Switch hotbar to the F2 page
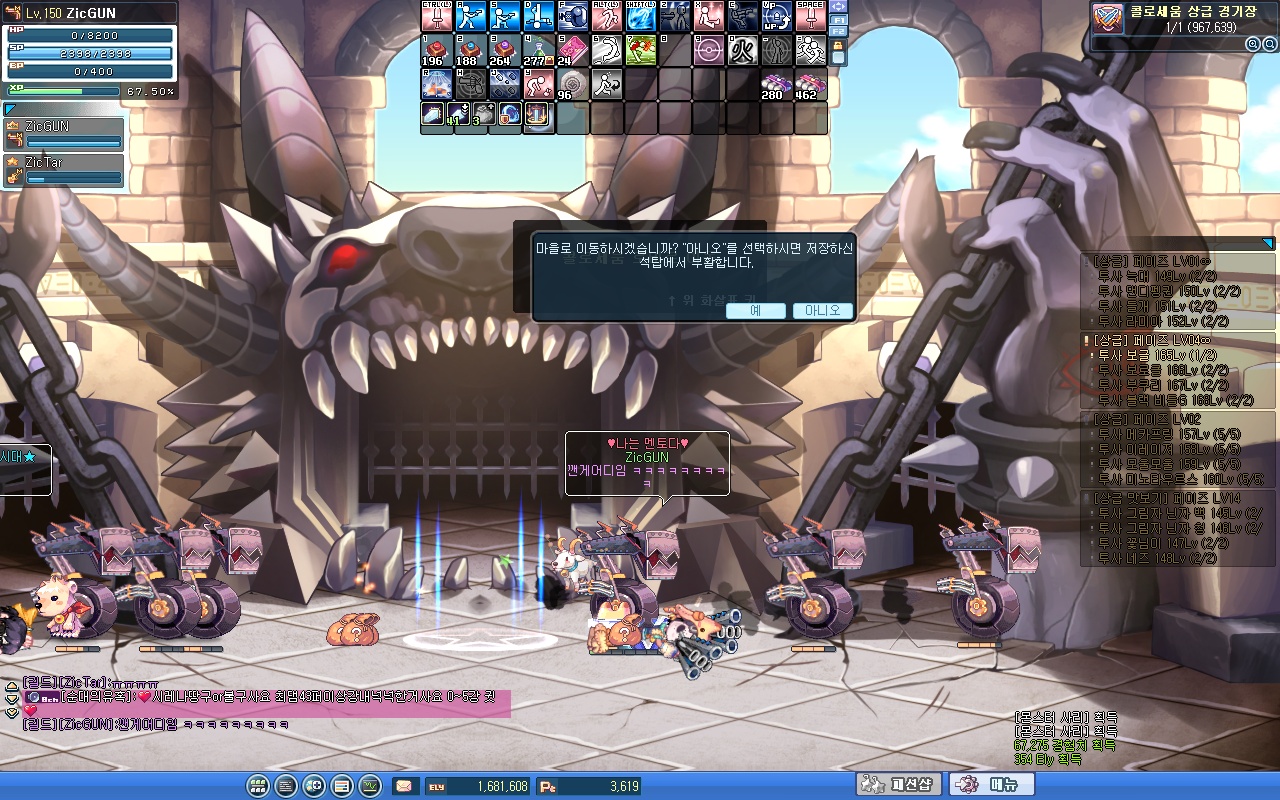Image resolution: width=1280 pixels, height=800 pixels. click(838, 32)
